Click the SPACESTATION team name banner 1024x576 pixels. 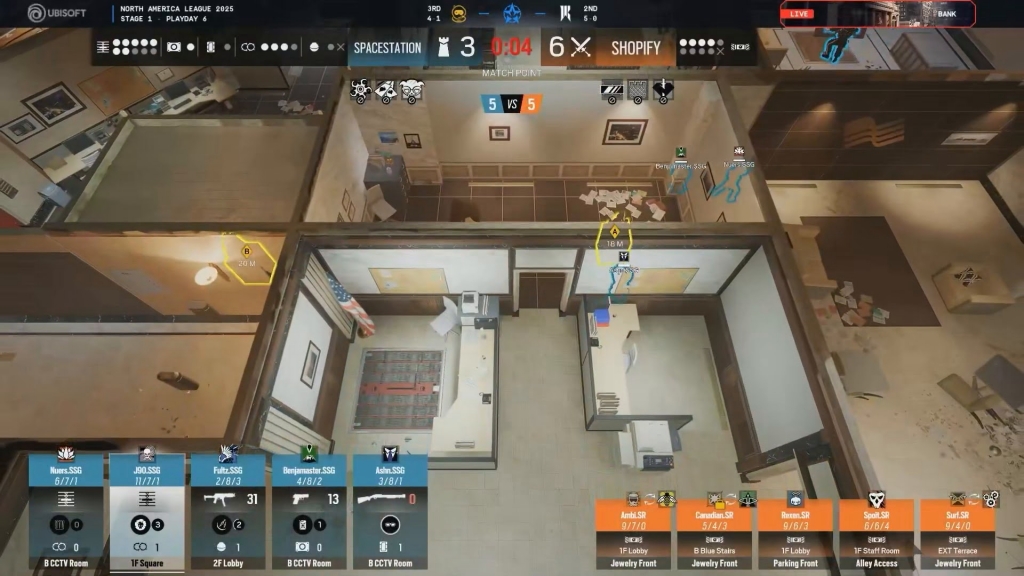389,48
